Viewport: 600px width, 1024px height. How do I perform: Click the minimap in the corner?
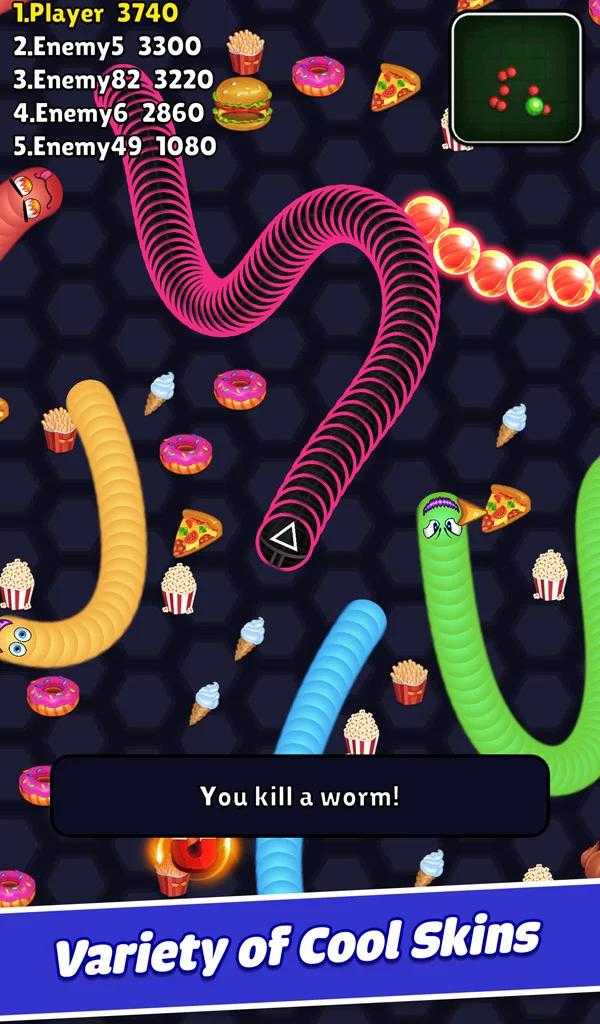coord(516,78)
